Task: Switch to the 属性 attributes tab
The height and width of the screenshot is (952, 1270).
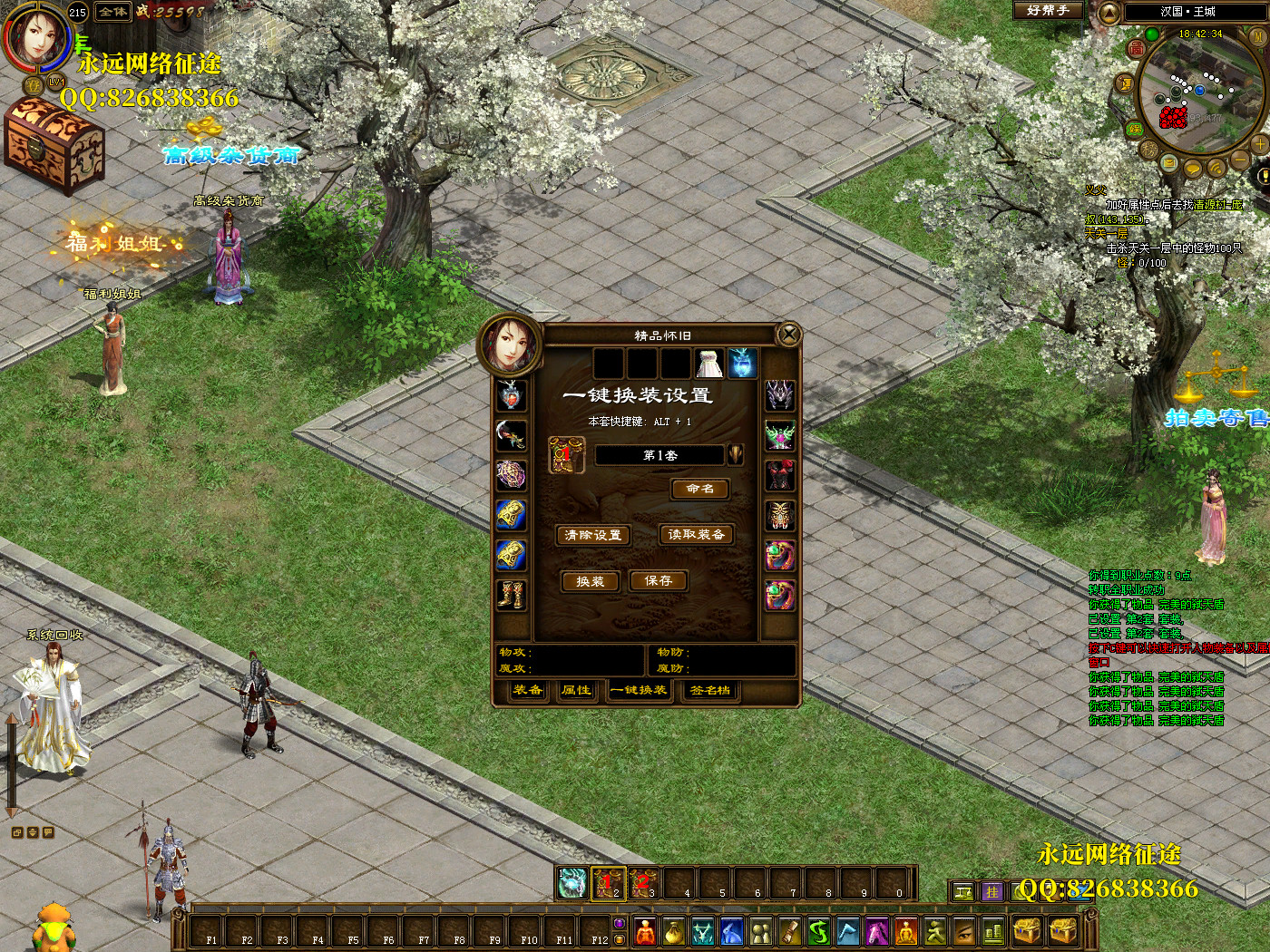Action: click(x=576, y=690)
